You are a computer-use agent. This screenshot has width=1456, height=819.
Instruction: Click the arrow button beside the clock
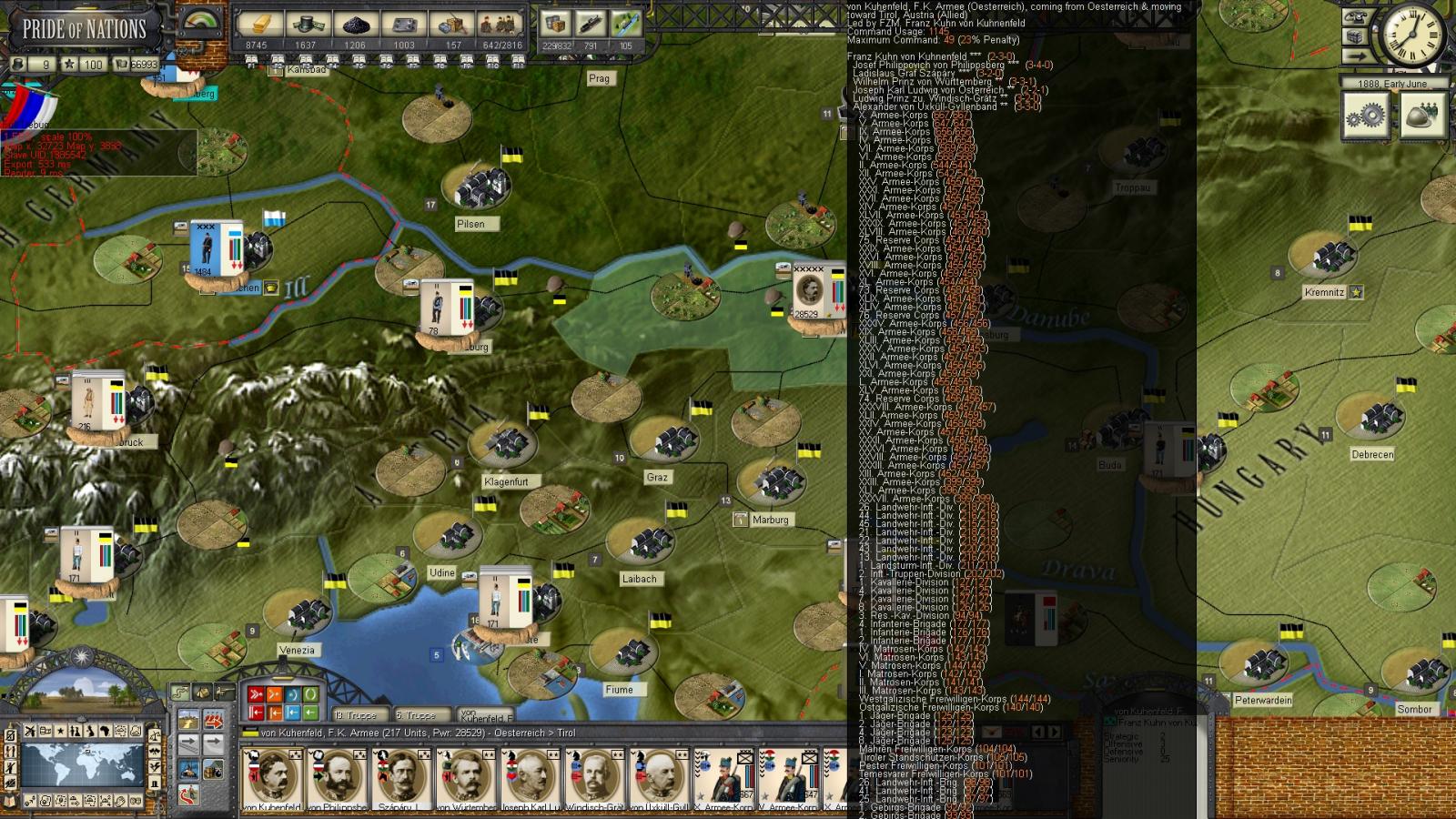click(x=1357, y=56)
